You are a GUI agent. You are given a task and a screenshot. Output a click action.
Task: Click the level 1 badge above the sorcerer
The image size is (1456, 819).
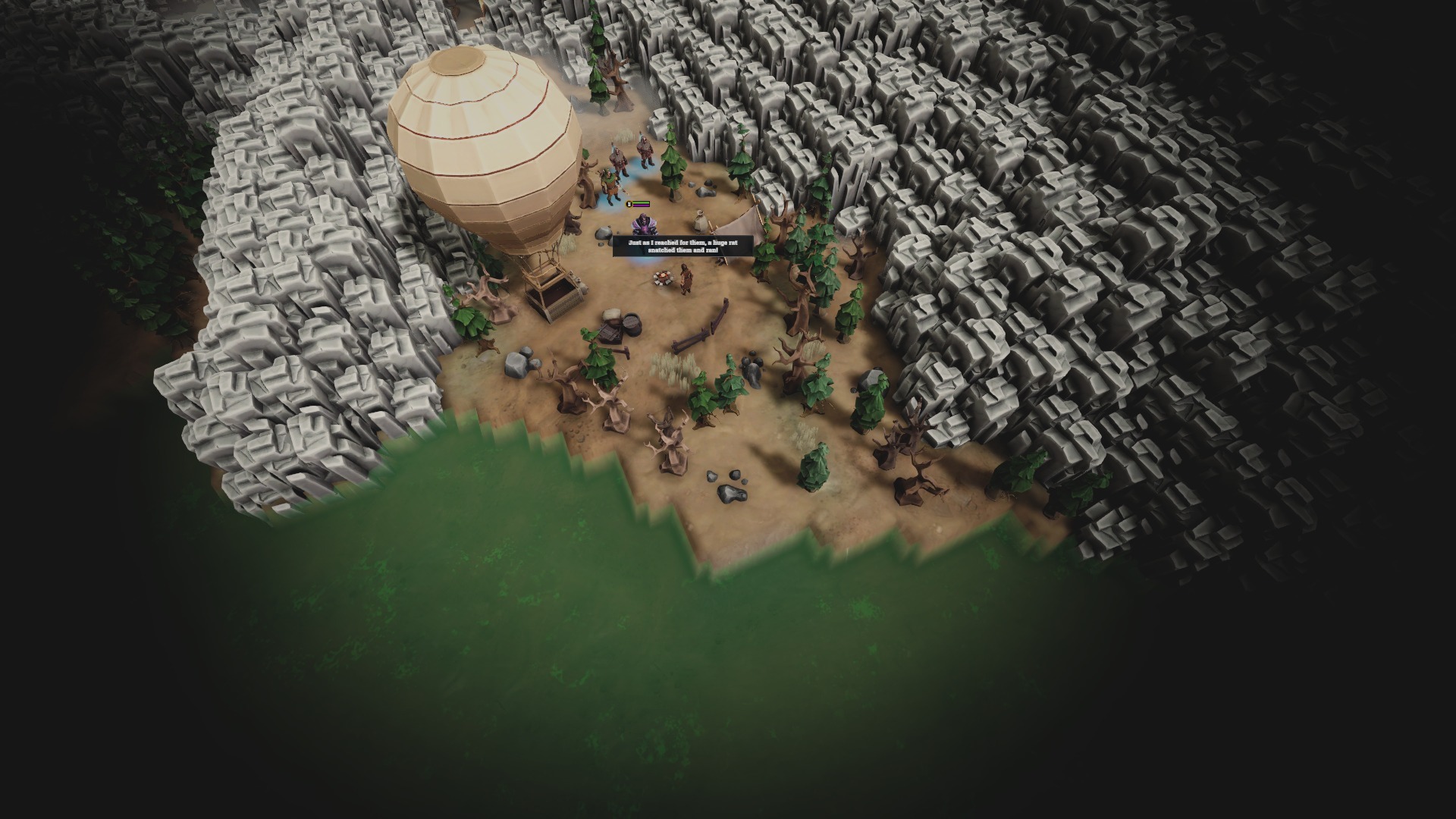tap(629, 204)
